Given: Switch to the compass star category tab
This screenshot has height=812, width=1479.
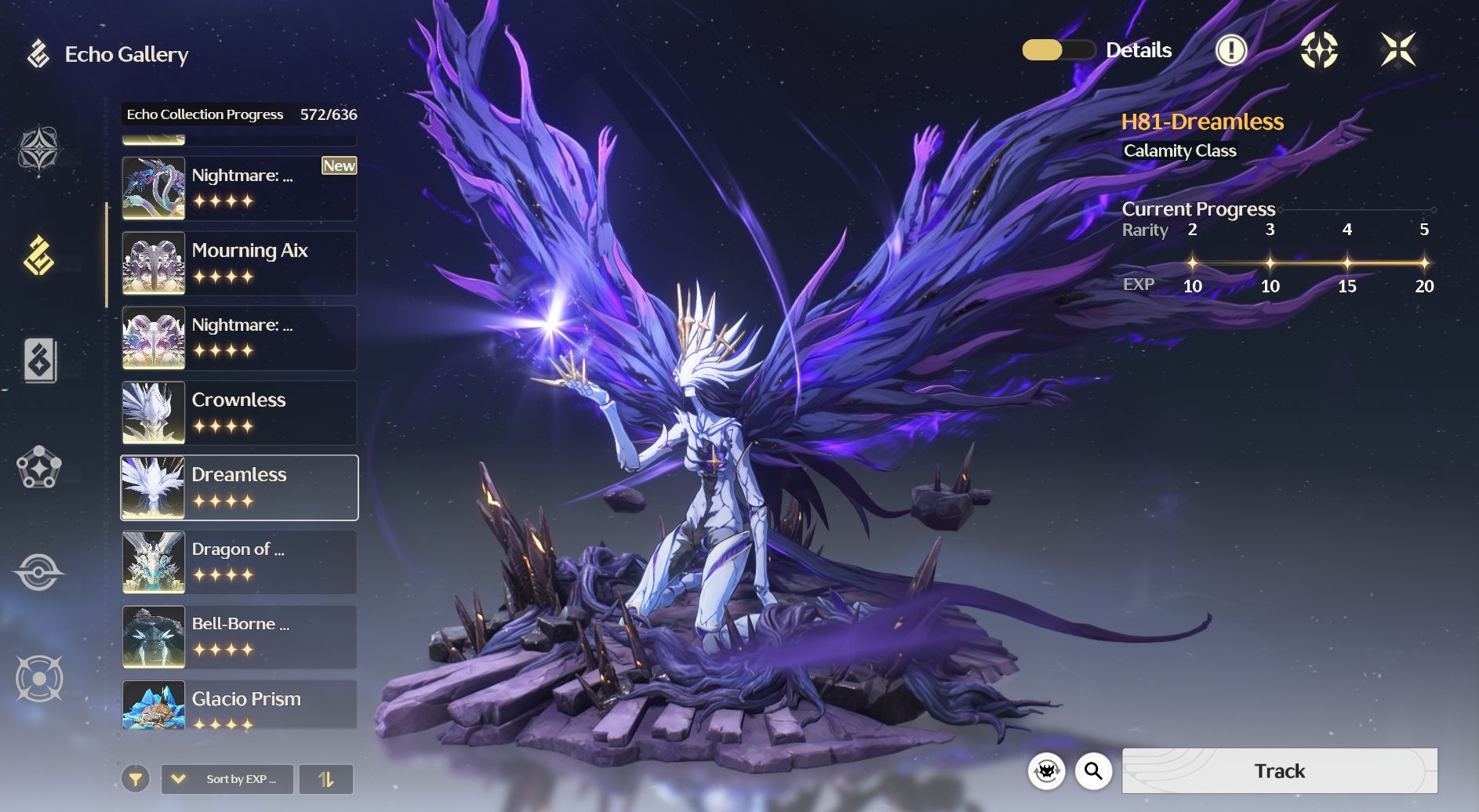Looking at the screenshot, I should [x=39, y=149].
